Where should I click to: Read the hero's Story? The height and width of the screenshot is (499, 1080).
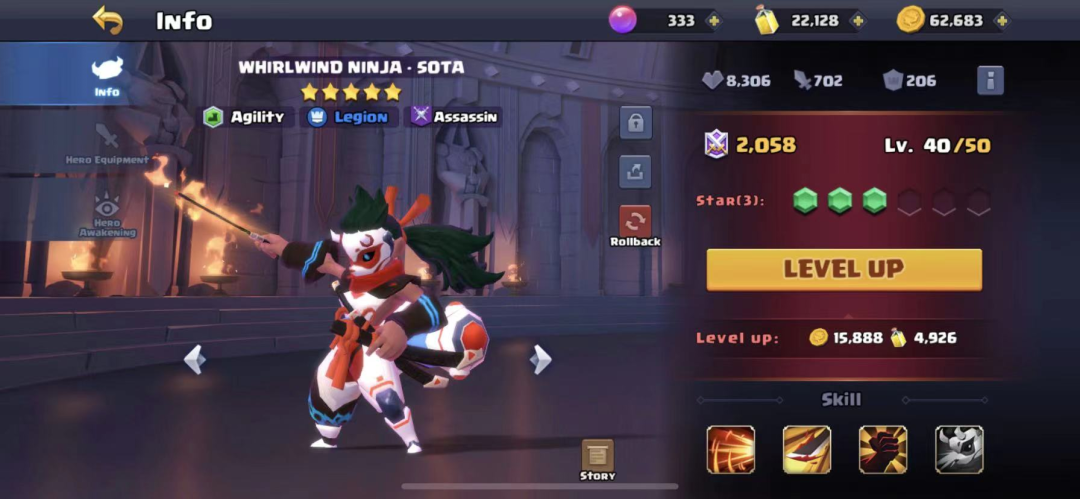[x=597, y=459]
